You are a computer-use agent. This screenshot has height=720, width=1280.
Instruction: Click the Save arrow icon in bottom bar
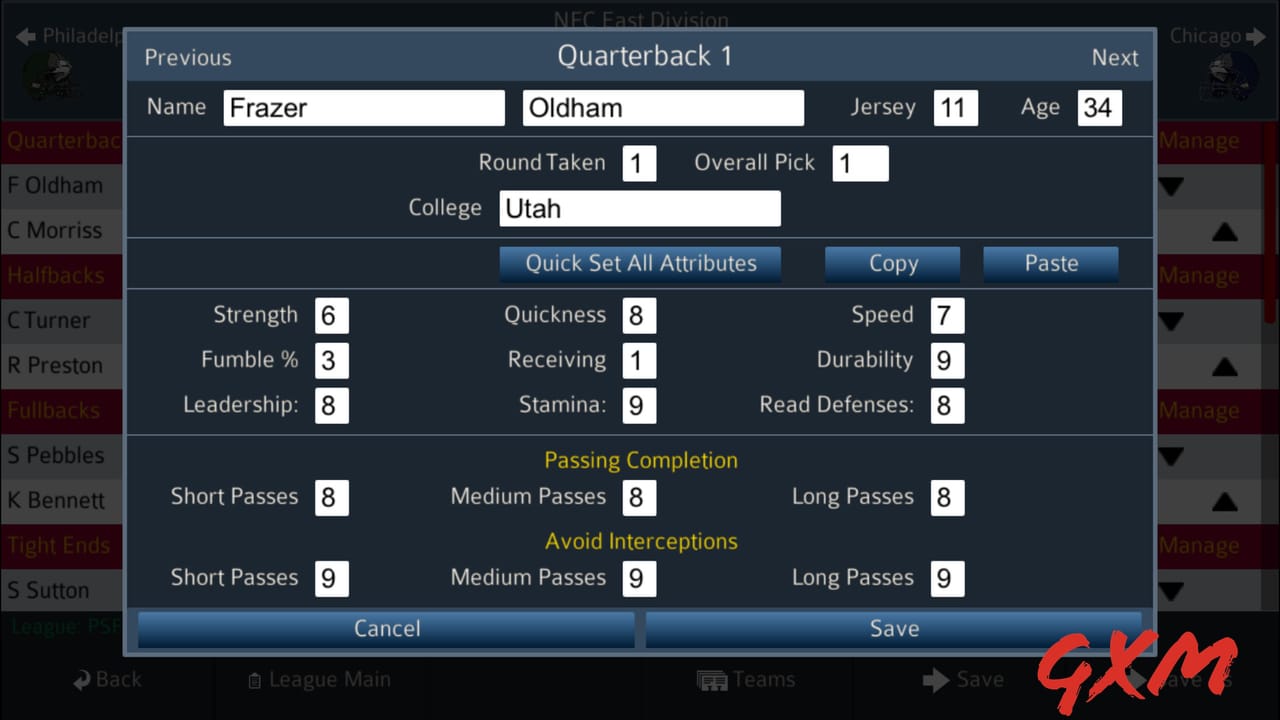936,679
